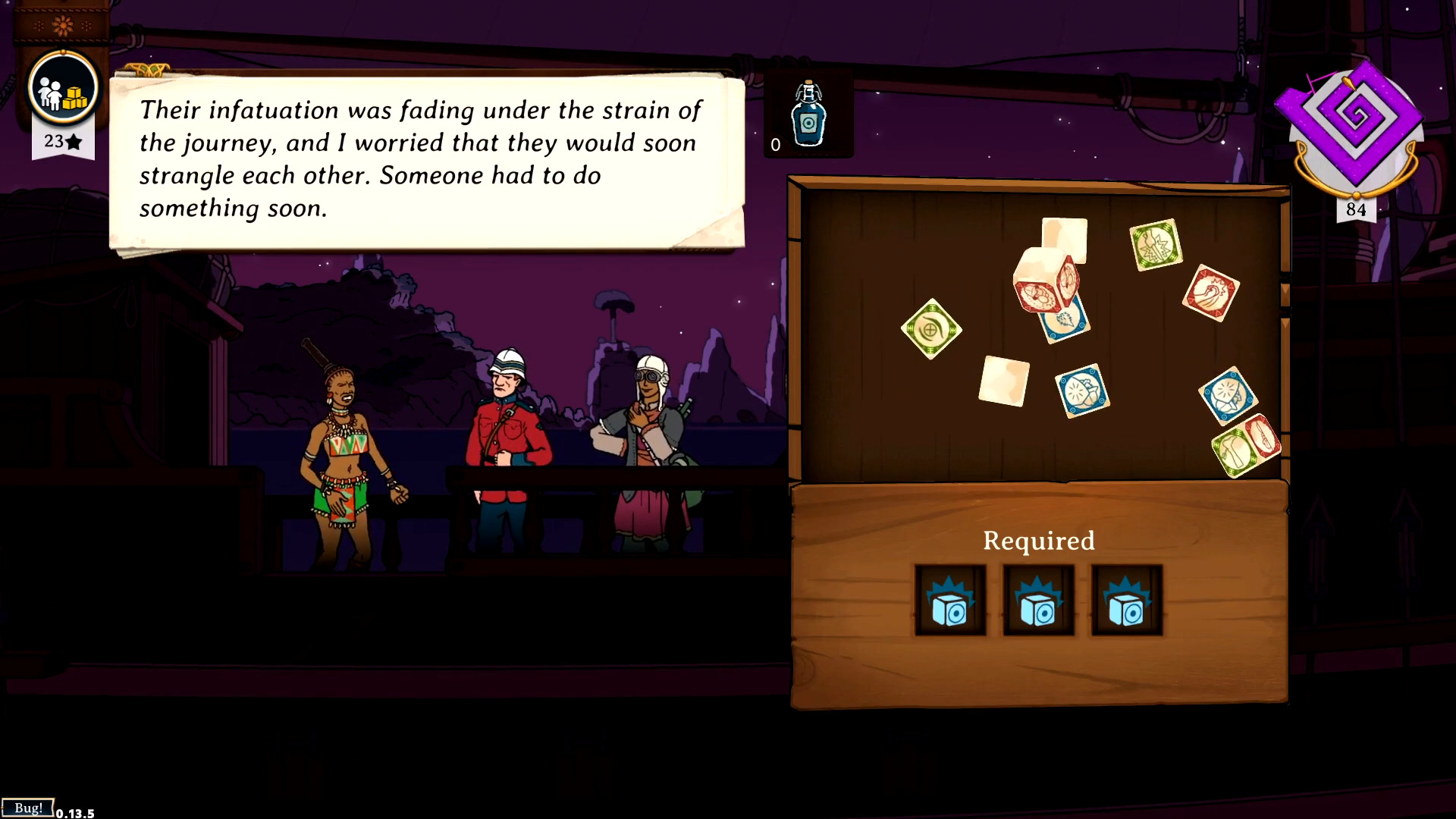
Task: Pick the red die showing a fist
Action: tap(1210, 292)
